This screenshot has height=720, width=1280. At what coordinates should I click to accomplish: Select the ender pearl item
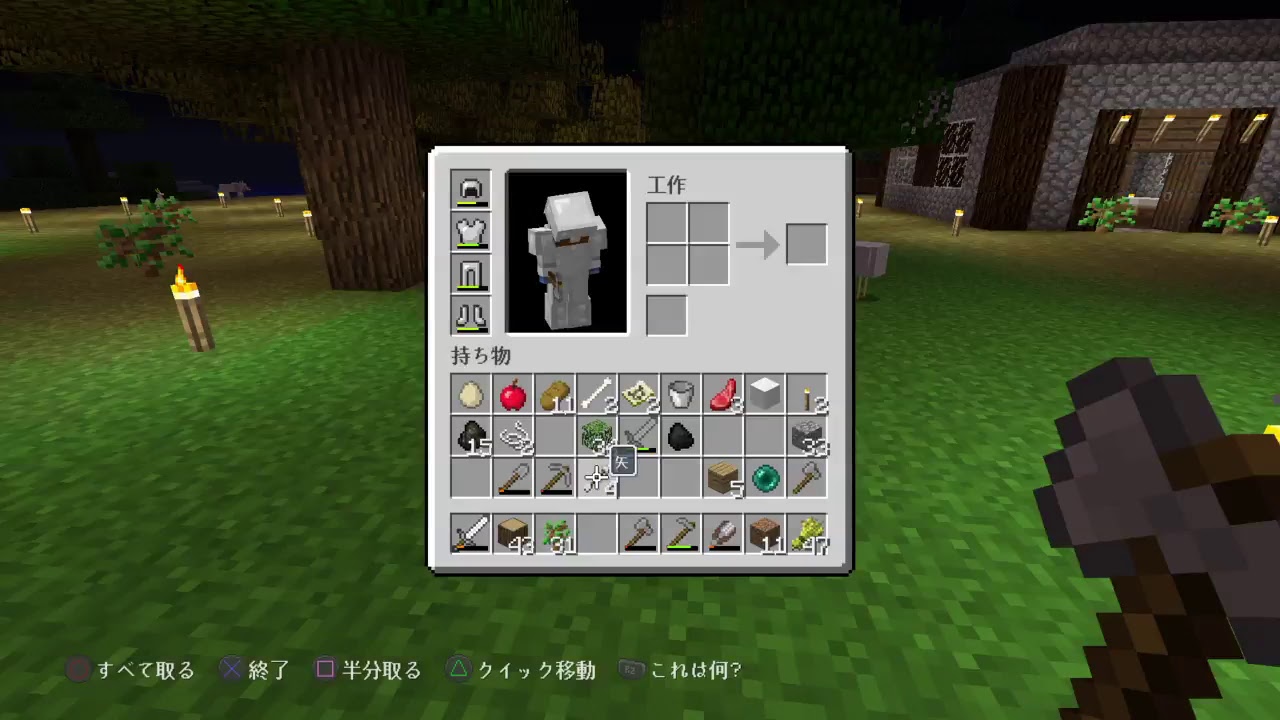point(765,480)
